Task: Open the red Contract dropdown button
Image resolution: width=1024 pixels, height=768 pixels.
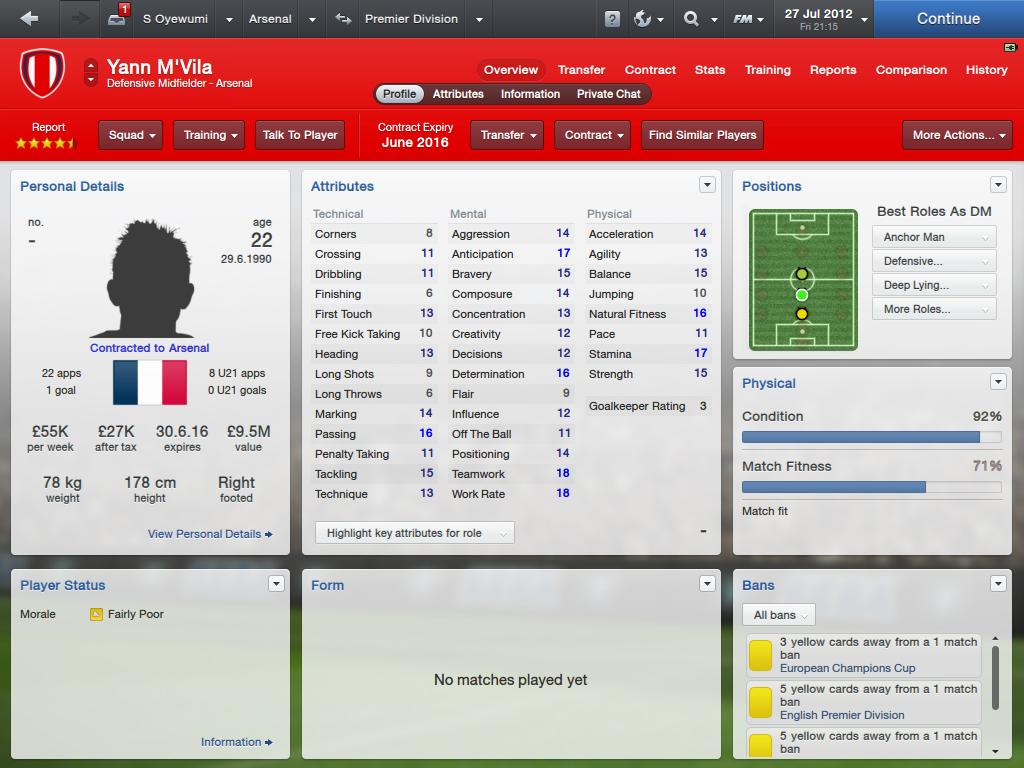Action: [594, 135]
